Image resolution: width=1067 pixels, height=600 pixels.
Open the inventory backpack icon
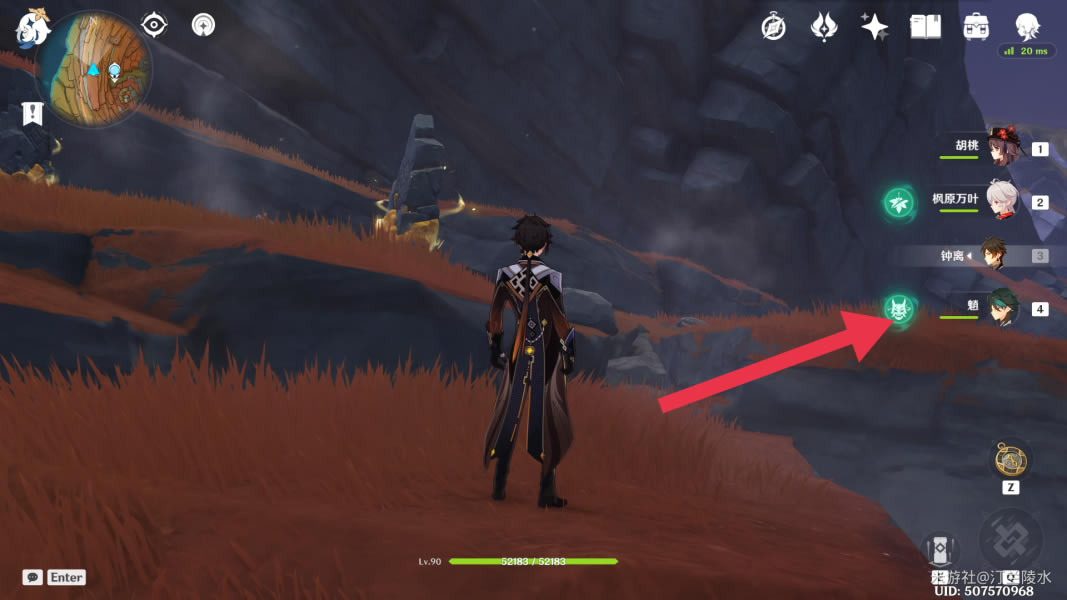point(976,27)
